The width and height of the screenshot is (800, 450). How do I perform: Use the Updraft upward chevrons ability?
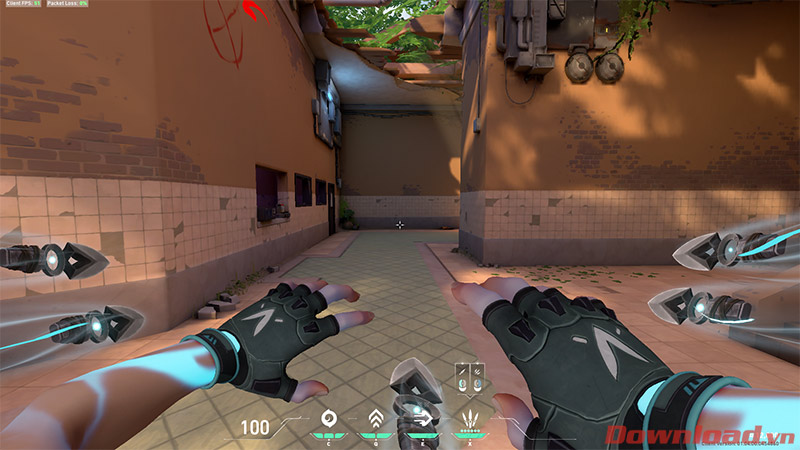click(x=376, y=419)
